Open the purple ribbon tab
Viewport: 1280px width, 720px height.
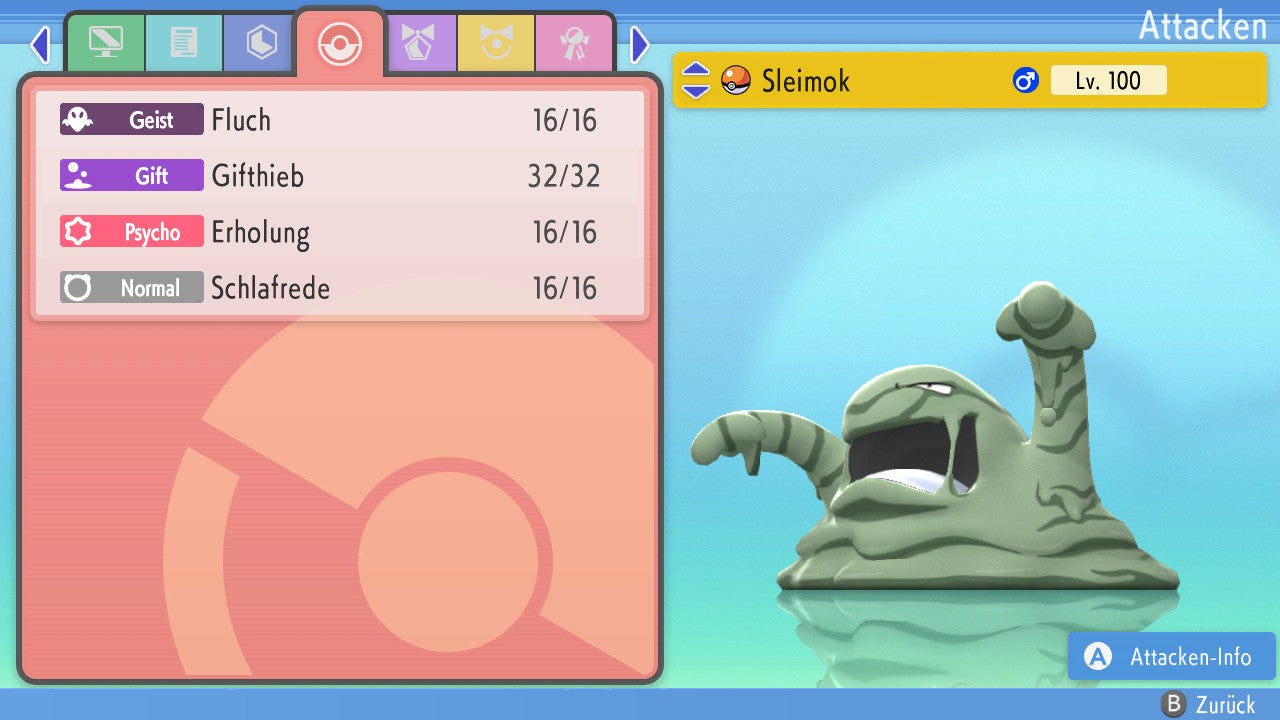pos(419,43)
